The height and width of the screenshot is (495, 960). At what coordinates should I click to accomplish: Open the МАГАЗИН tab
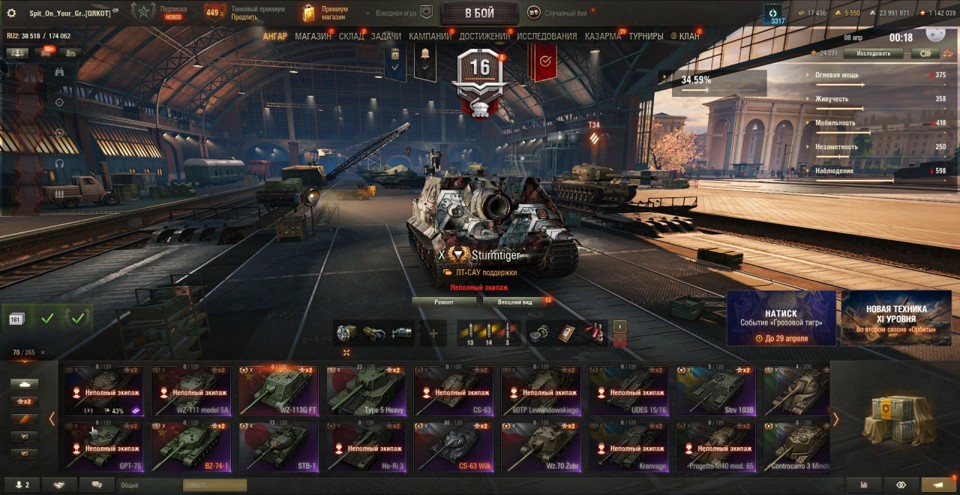tap(314, 36)
